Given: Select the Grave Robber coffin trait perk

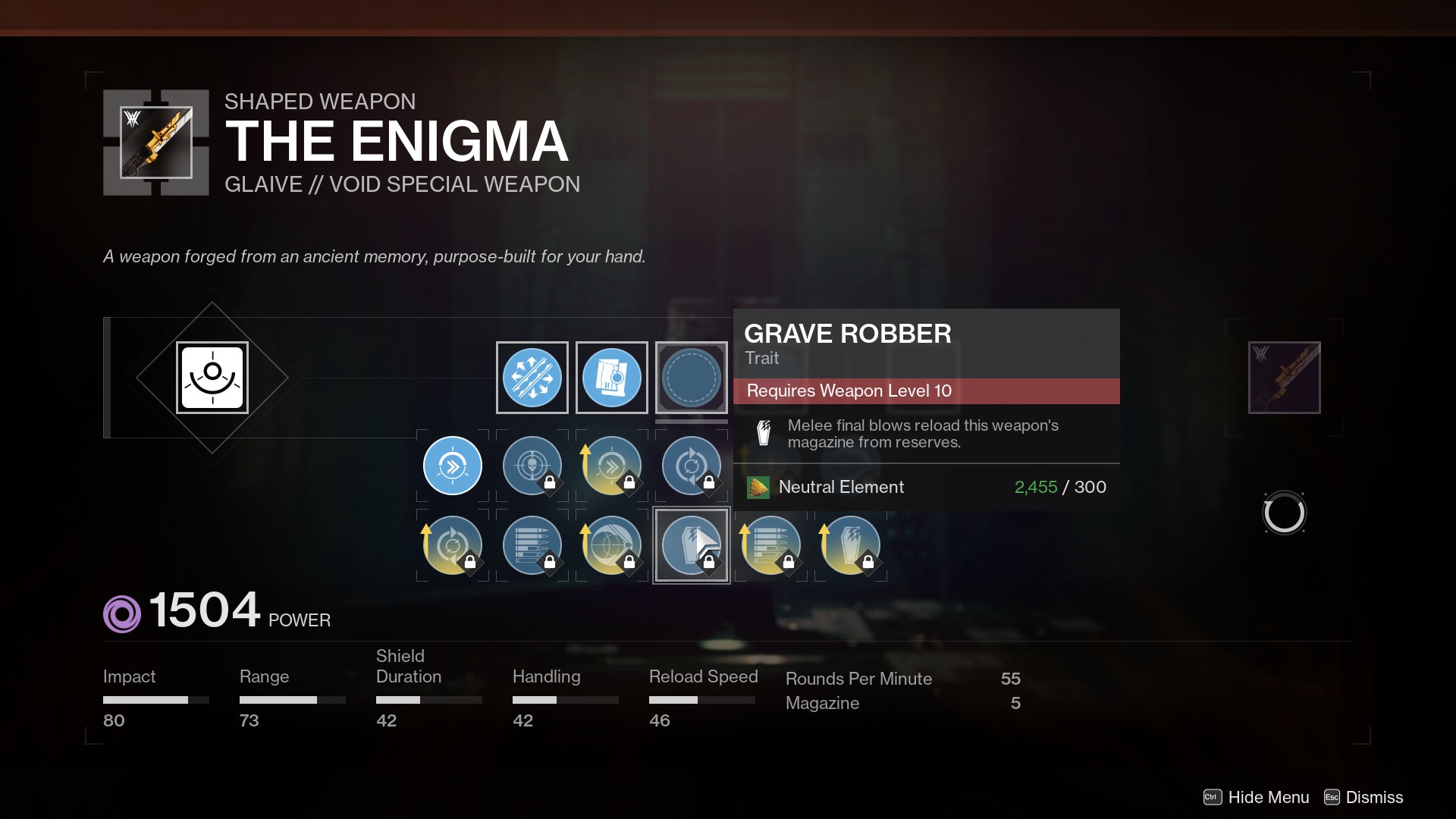Looking at the screenshot, I should pyautogui.click(x=691, y=545).
